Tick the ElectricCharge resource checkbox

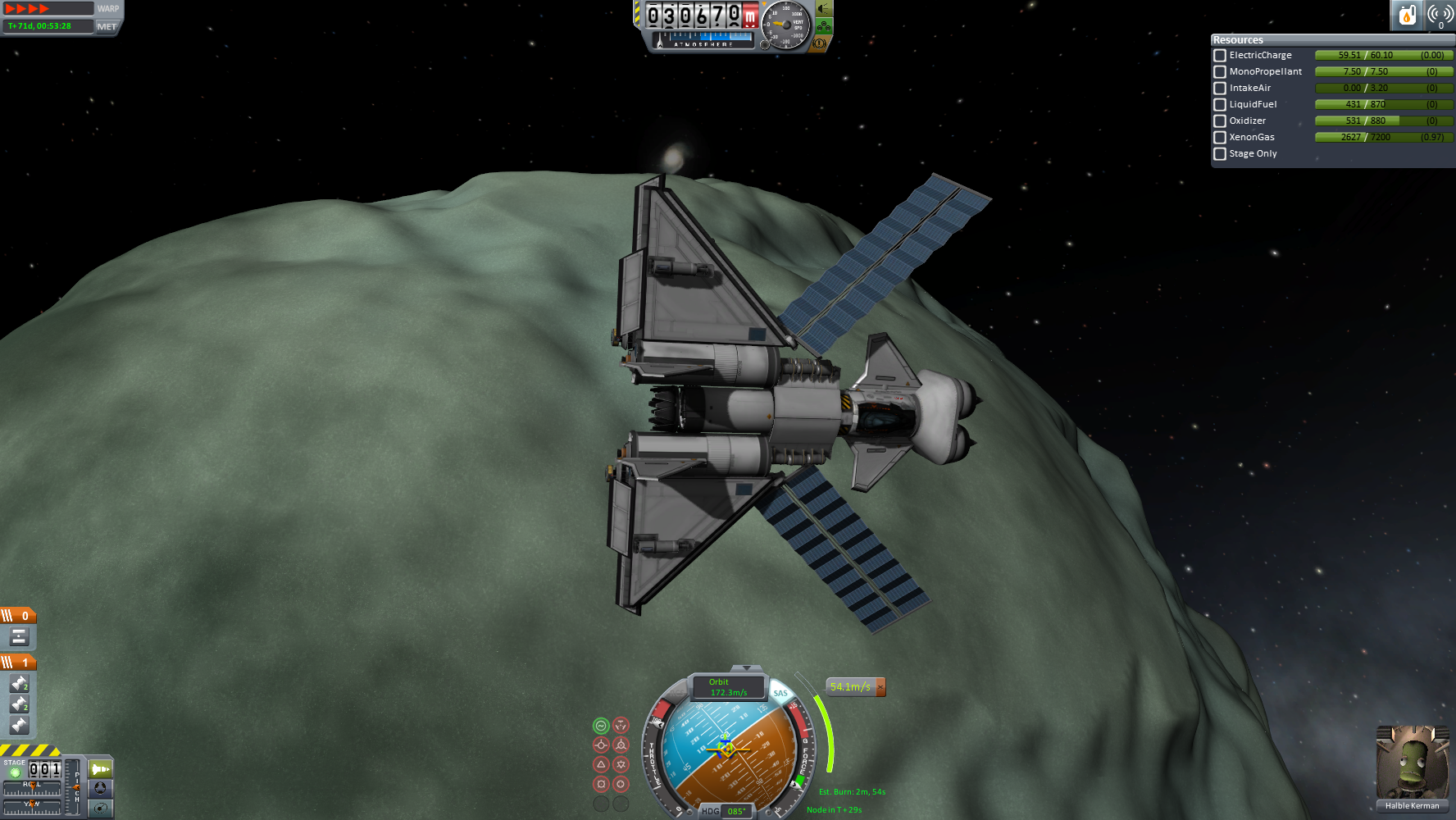click(1220, 56)
